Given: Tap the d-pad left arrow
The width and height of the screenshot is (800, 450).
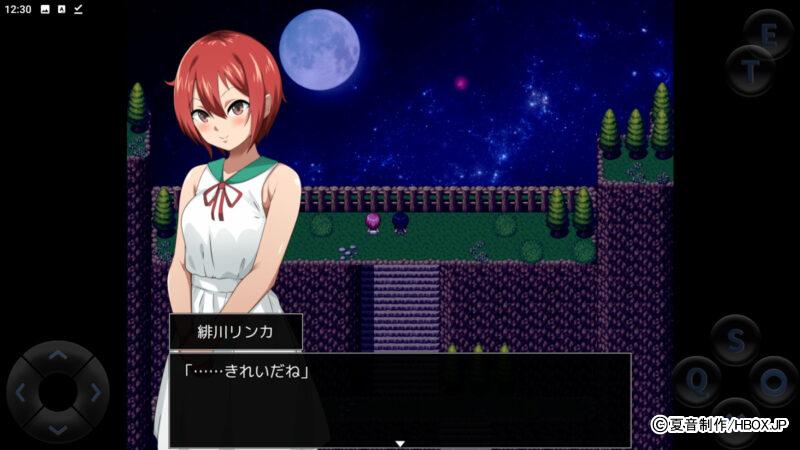Looking at the screenshot, I should click(21, 392).
